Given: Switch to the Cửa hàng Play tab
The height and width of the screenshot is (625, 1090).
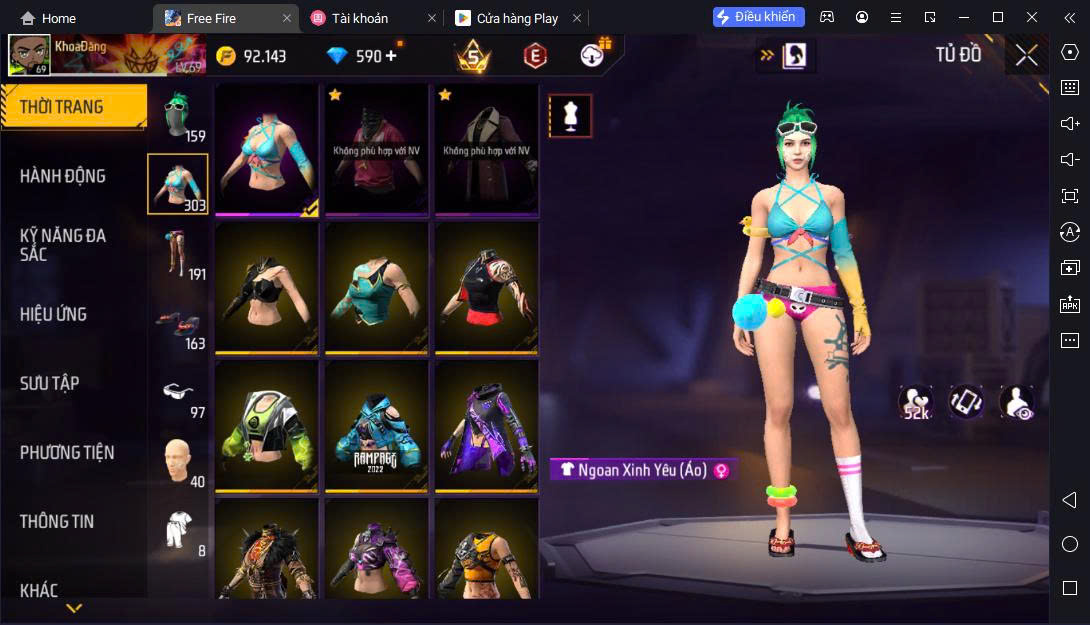Looking at the screenshot, I should coord(516,18).
